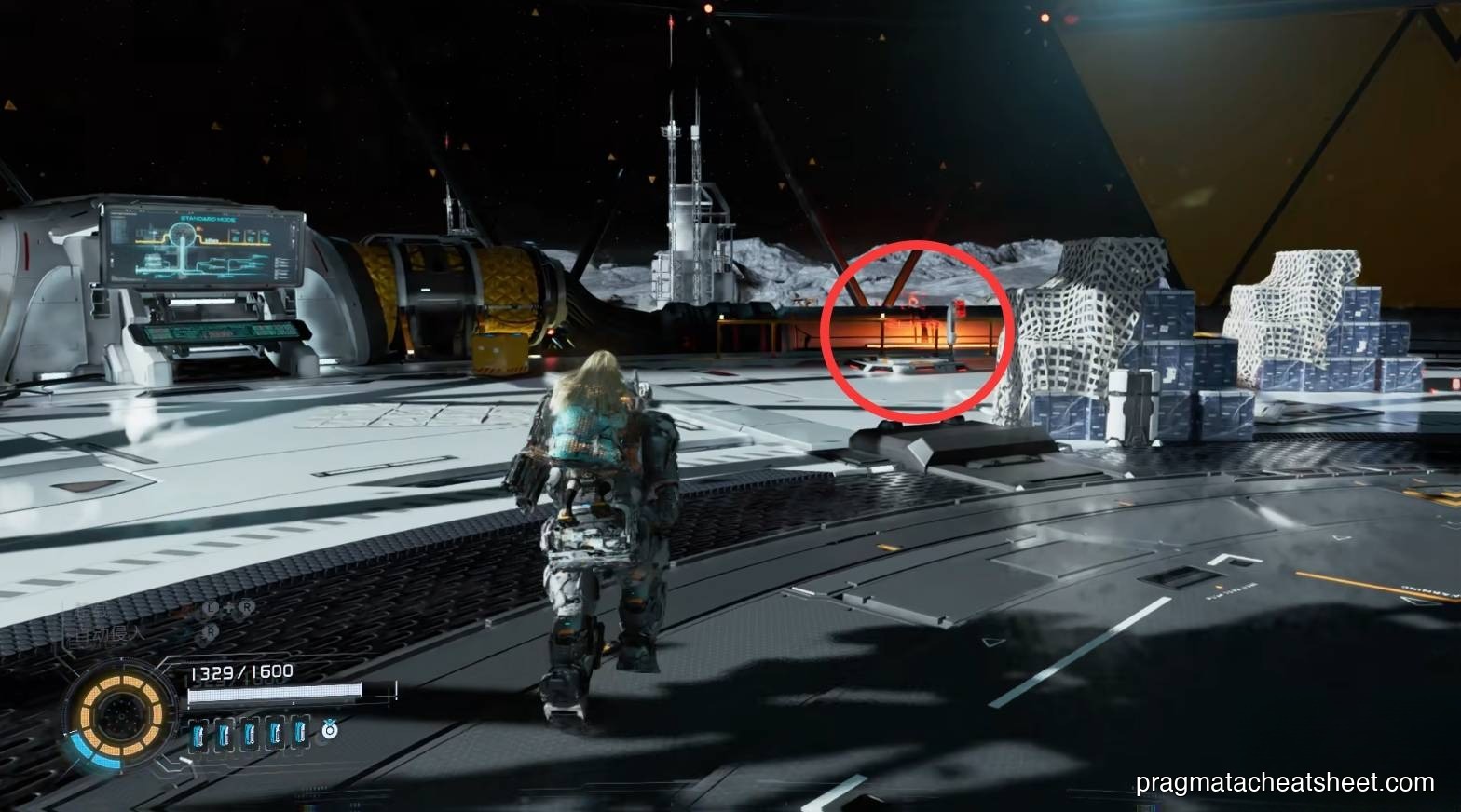
Task: Click the R button prompt icon
Action: [x=211, y=631]
